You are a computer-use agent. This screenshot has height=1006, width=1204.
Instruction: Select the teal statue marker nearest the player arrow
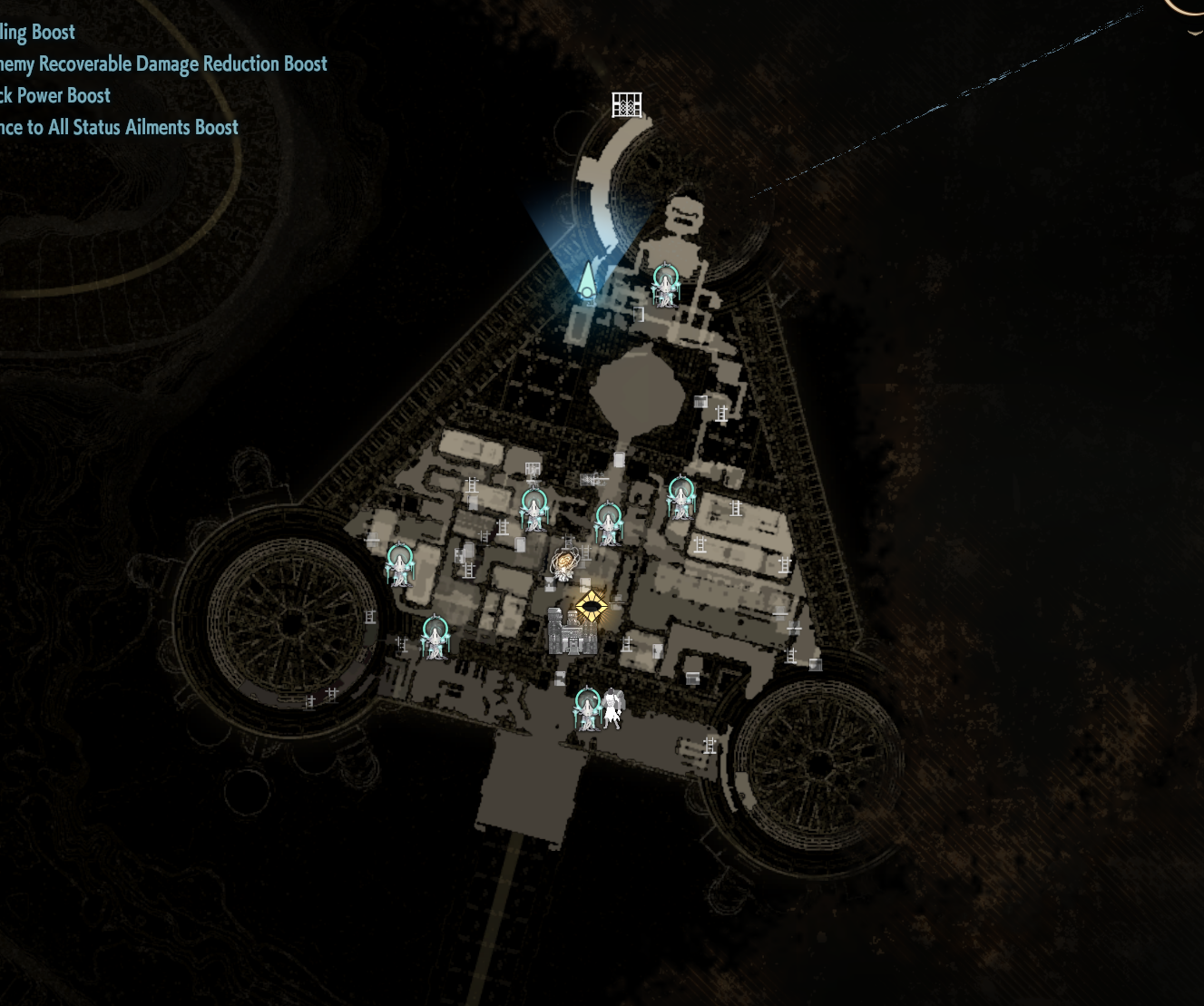pos(665,286)
